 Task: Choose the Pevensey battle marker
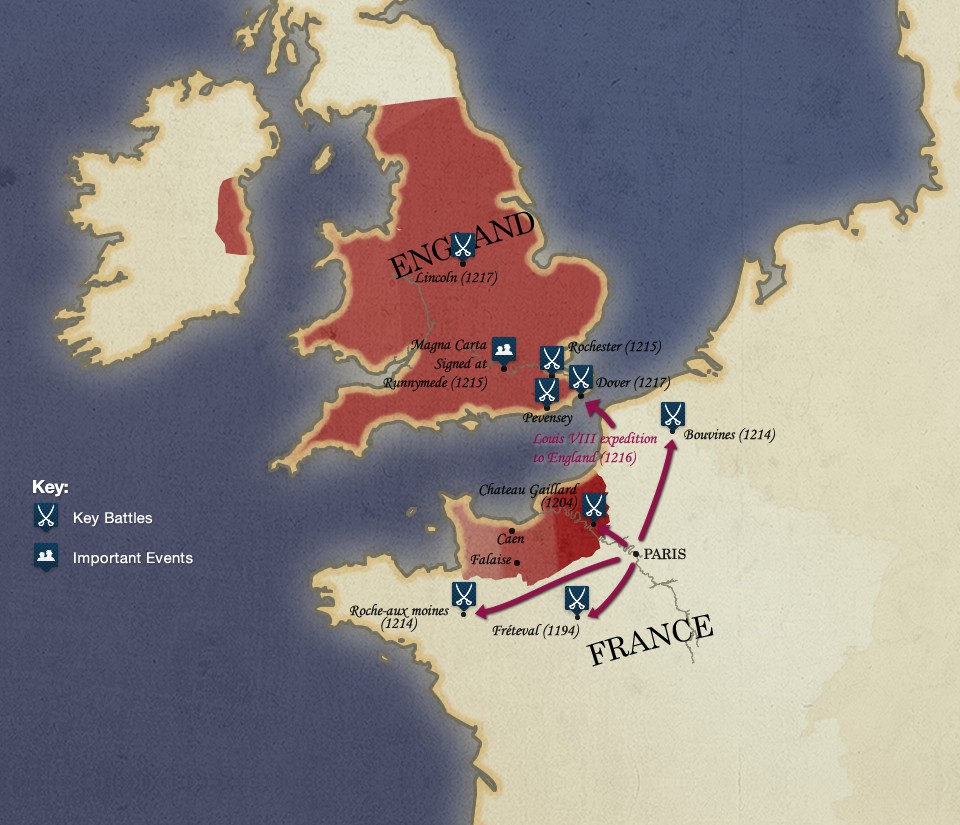point(547,390)
